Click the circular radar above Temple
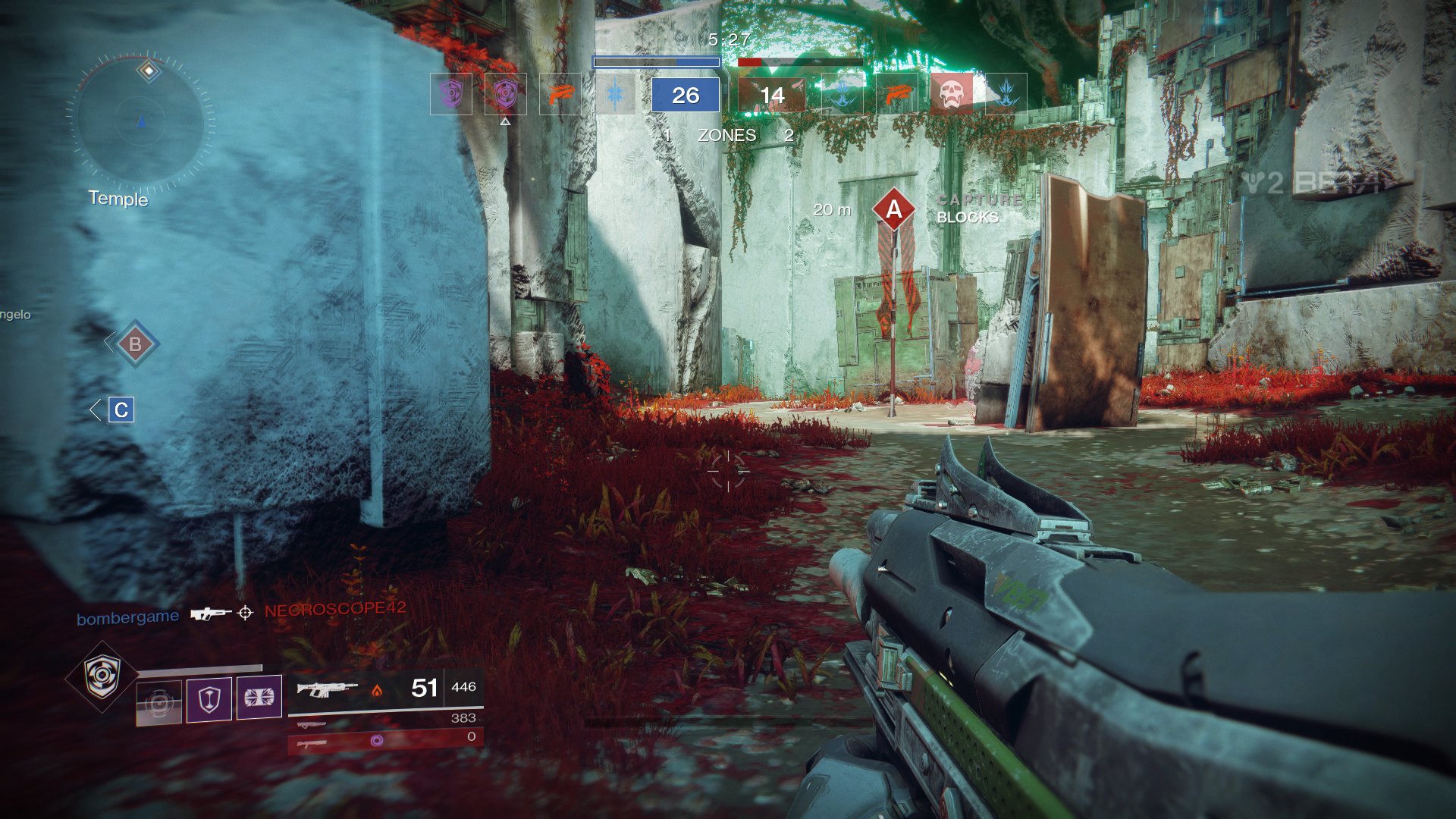The width and height of the screenshot is (1456, 819). tap(140, 121)
